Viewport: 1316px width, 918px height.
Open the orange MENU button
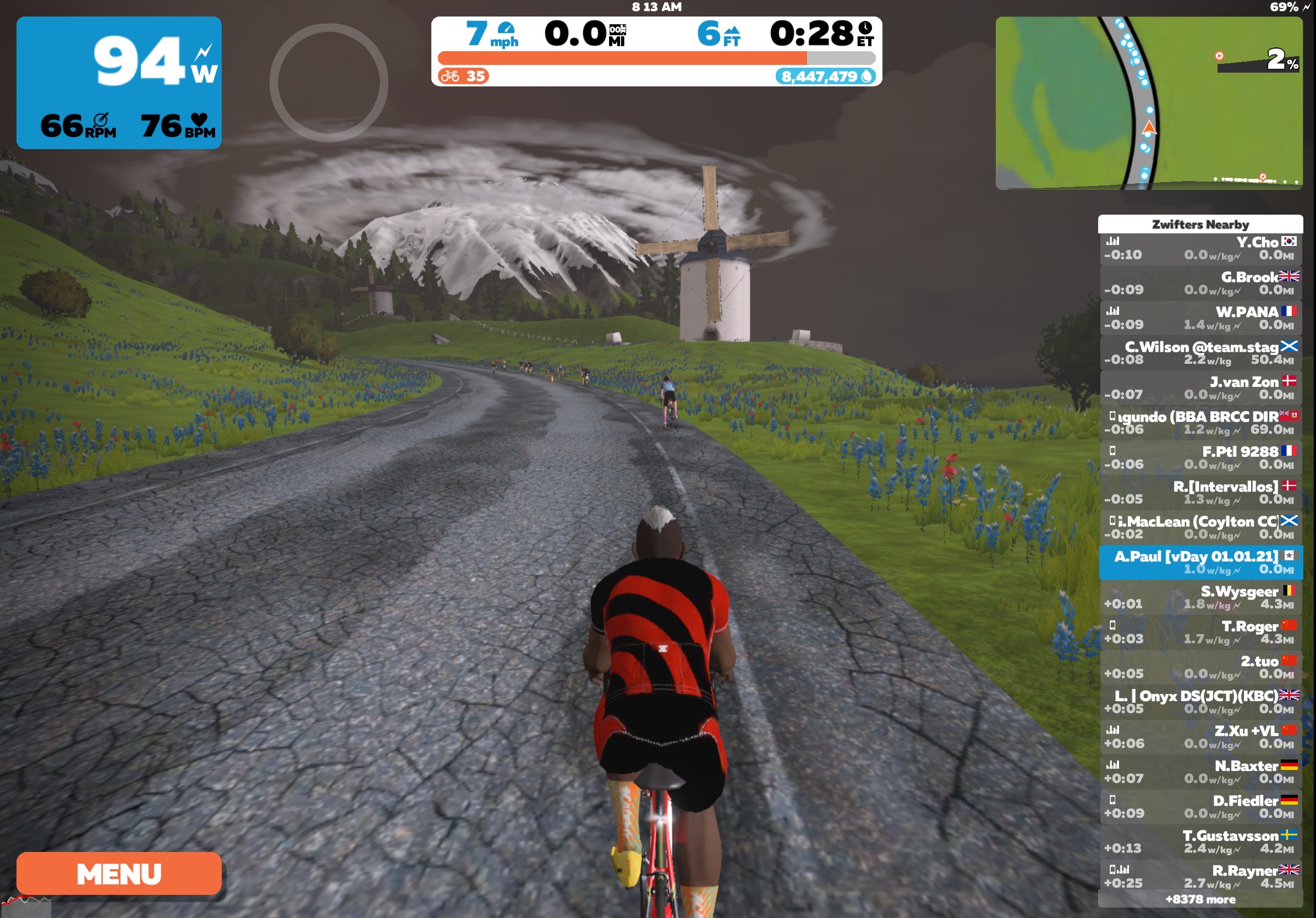119,873
